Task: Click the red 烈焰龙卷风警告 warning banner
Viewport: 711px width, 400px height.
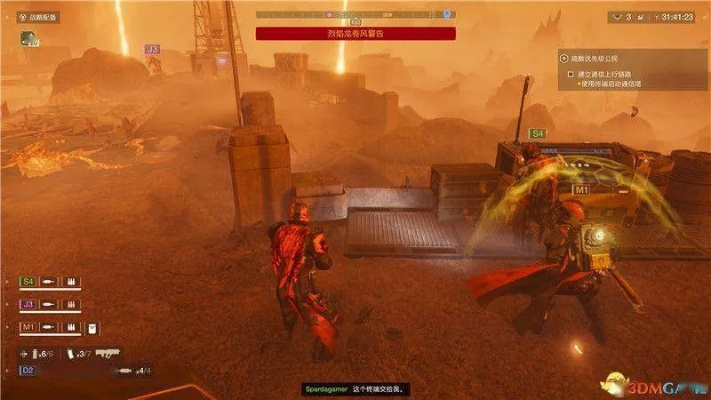Action: [355, 33]
